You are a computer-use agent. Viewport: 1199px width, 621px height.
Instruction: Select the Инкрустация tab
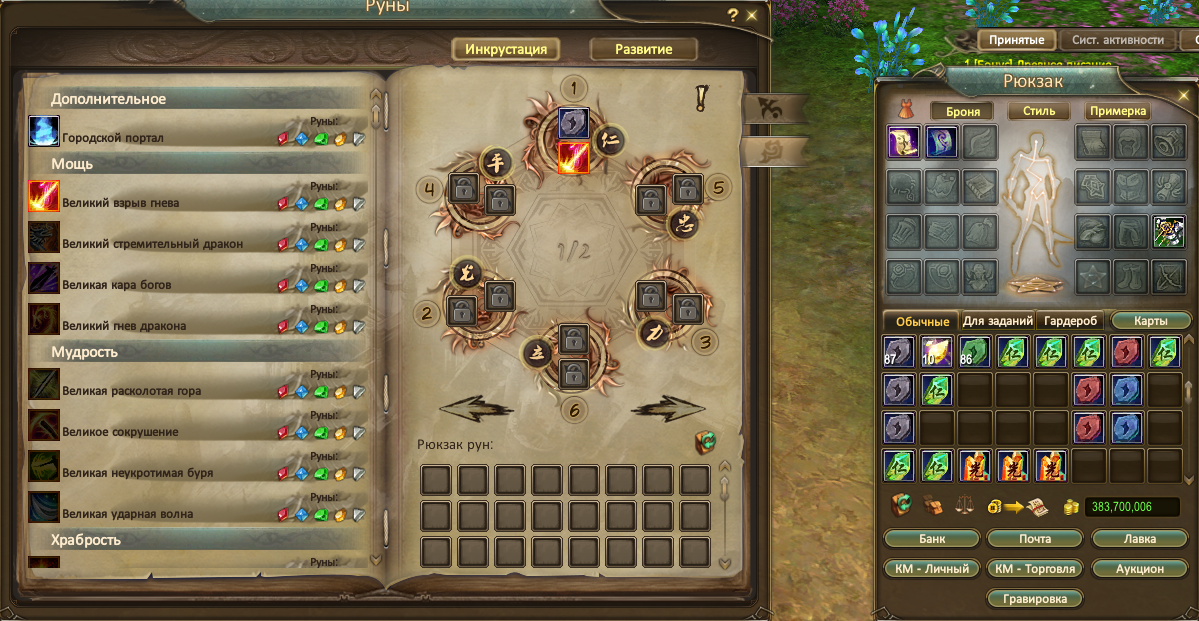pyautogui.click(x=505, y=49)
